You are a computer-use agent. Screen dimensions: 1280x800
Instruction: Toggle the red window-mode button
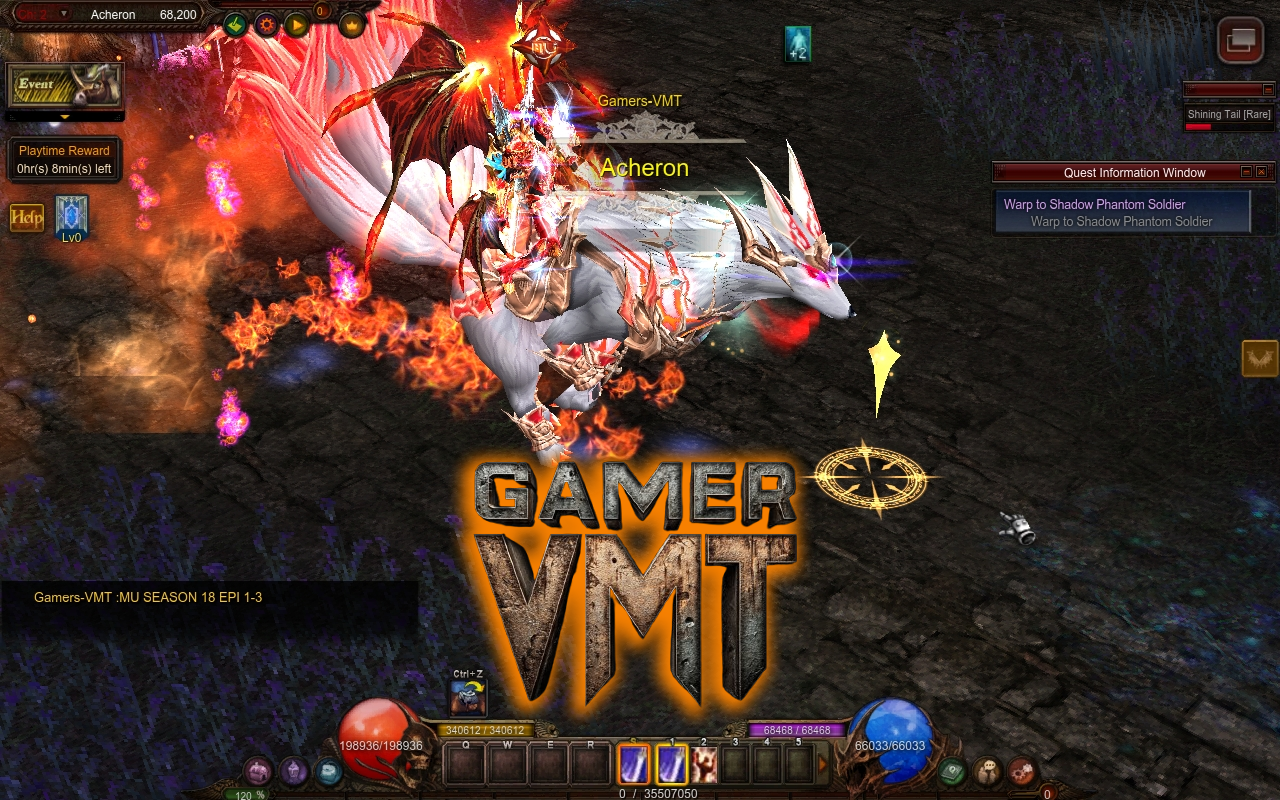(1240, 40)
